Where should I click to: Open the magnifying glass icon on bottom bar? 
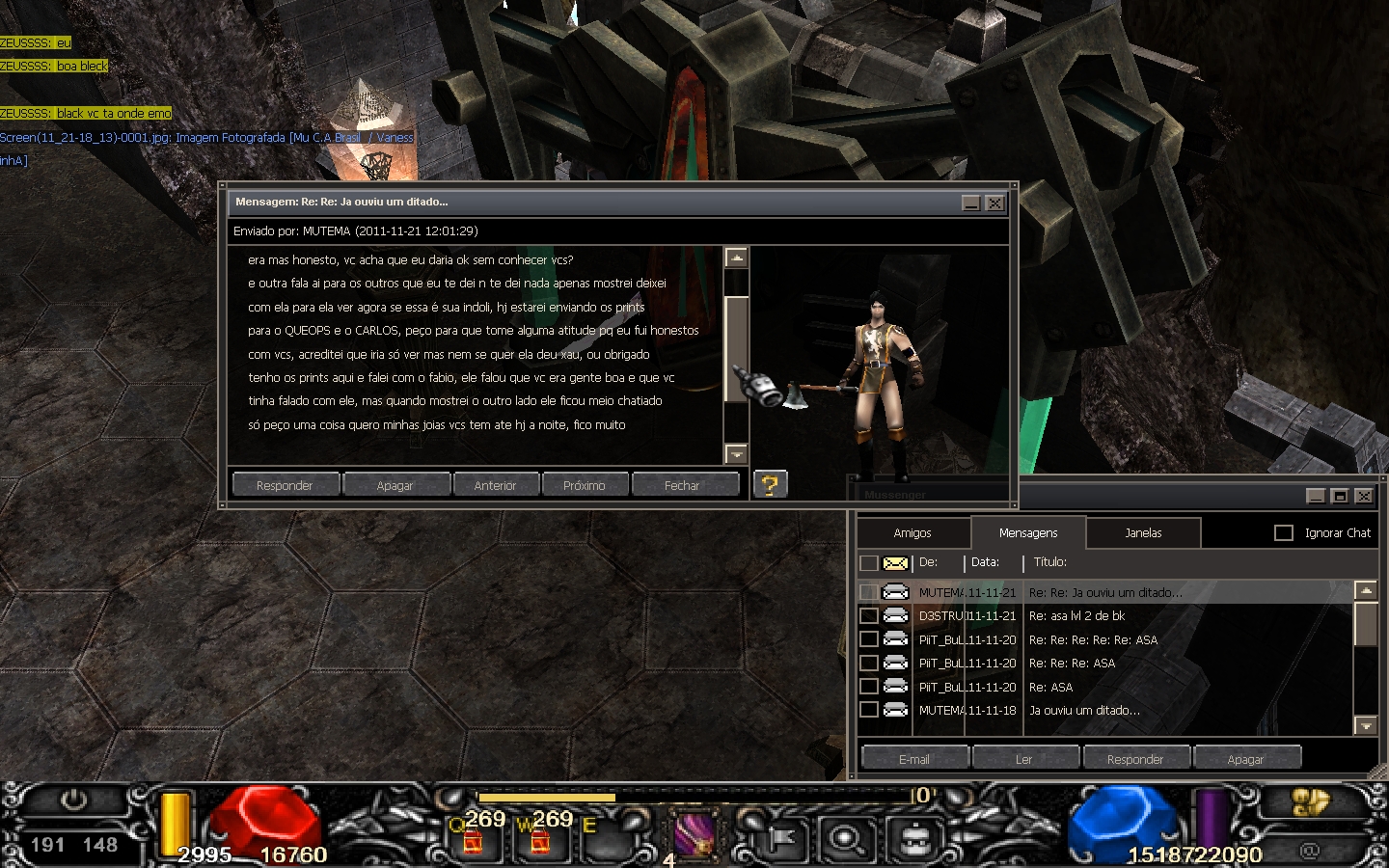click(x=846, y=837)
